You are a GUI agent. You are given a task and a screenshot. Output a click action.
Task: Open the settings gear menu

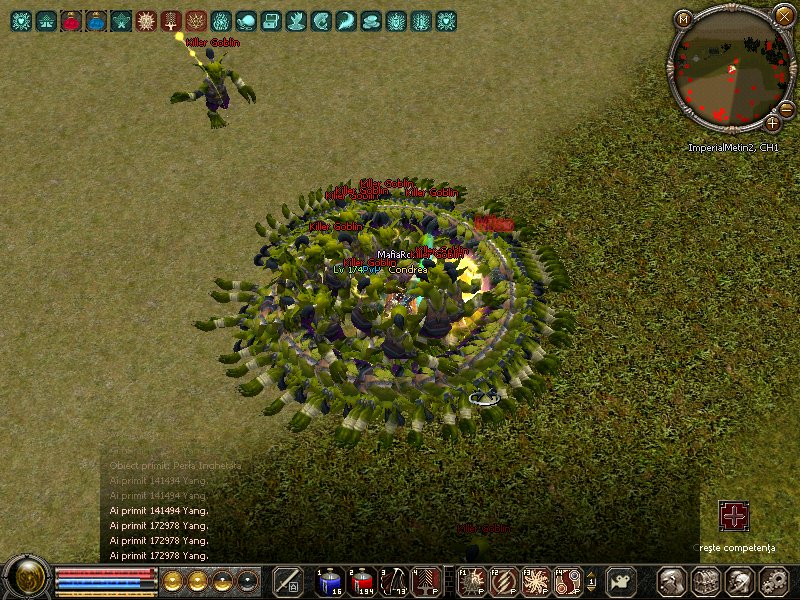pyautogui.click(x=771, y=580)
